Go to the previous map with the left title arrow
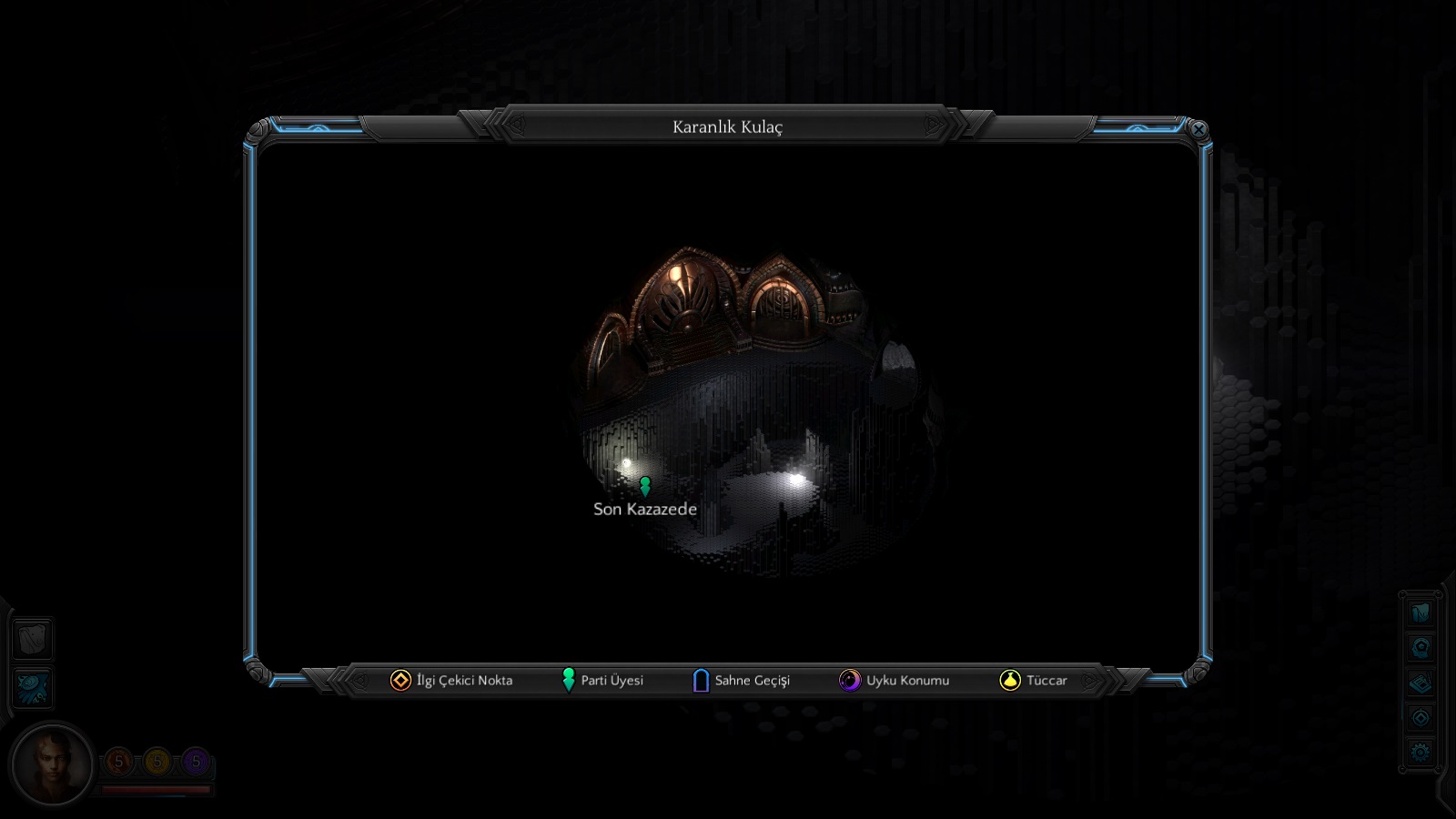Image resolution: width=1456 pixels, height=819 pixels. [516, 126]
